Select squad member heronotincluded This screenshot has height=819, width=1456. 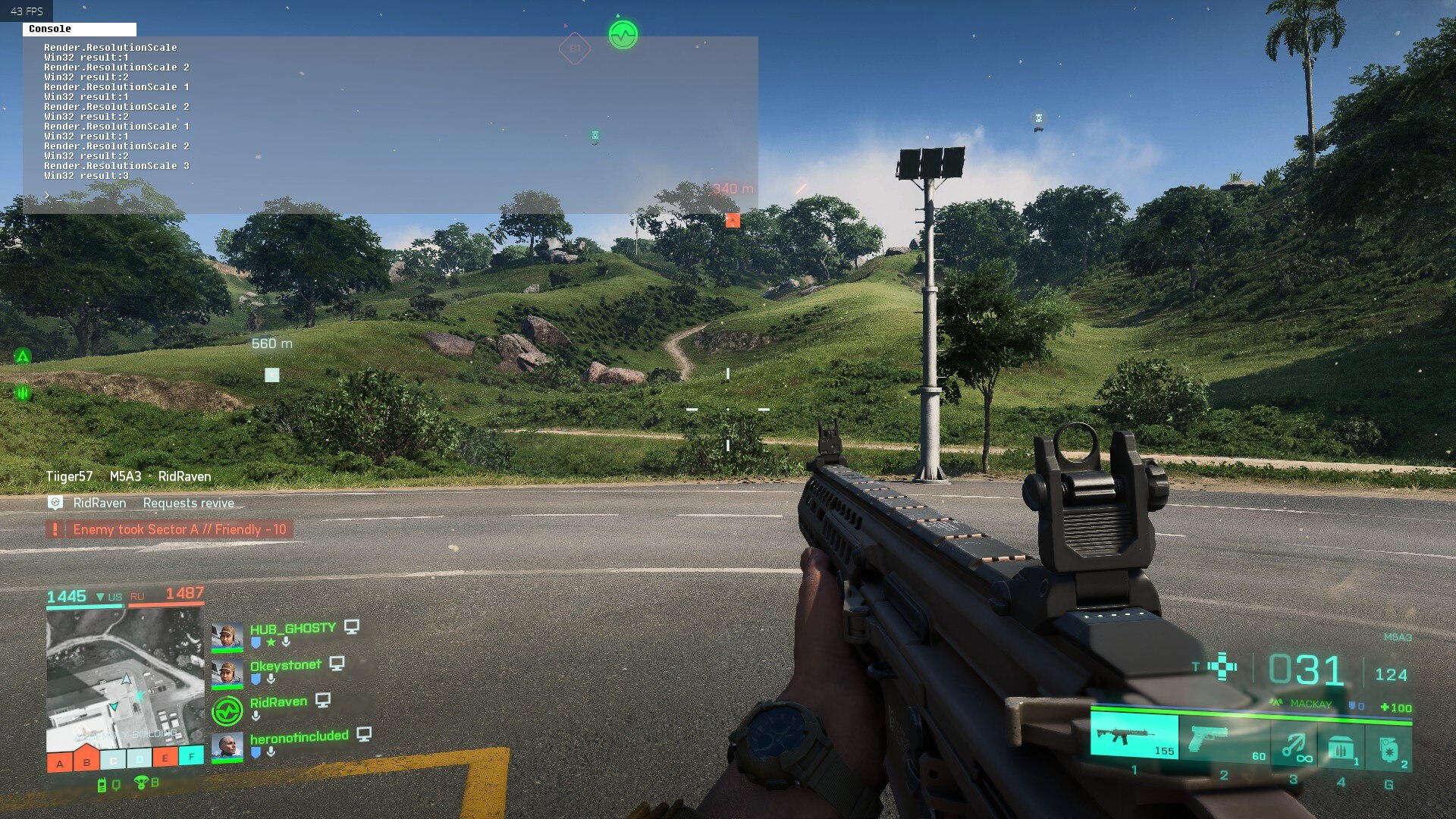pos(299,736)
